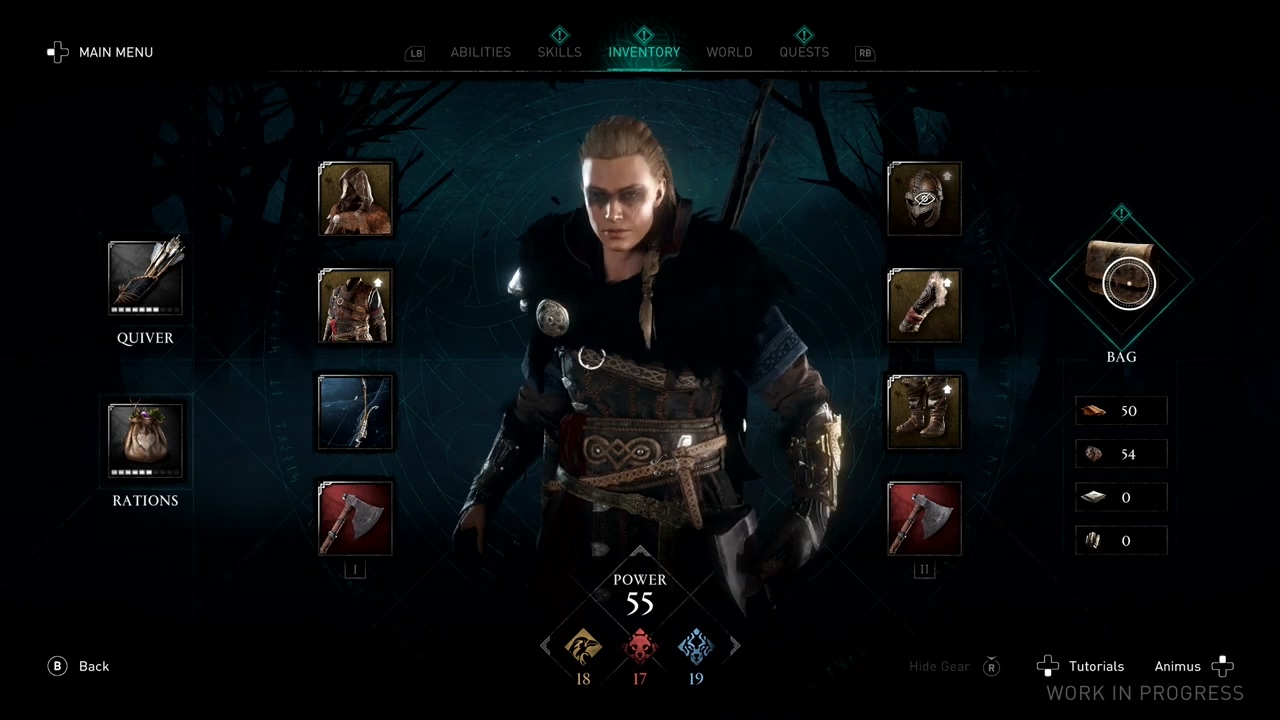Go Back from the inventory
The width and height of the screenshot is (1280, 720).
point(78,666)
